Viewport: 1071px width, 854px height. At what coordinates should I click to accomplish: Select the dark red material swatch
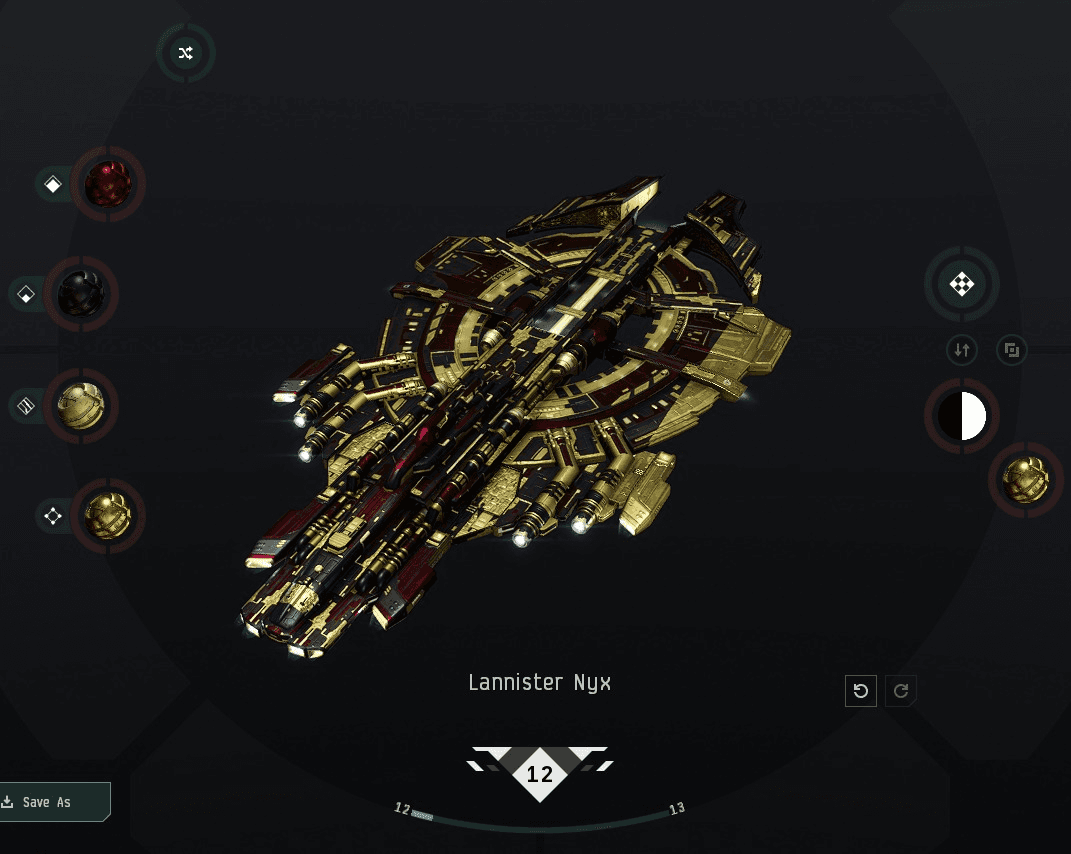(x=108, y=184)
